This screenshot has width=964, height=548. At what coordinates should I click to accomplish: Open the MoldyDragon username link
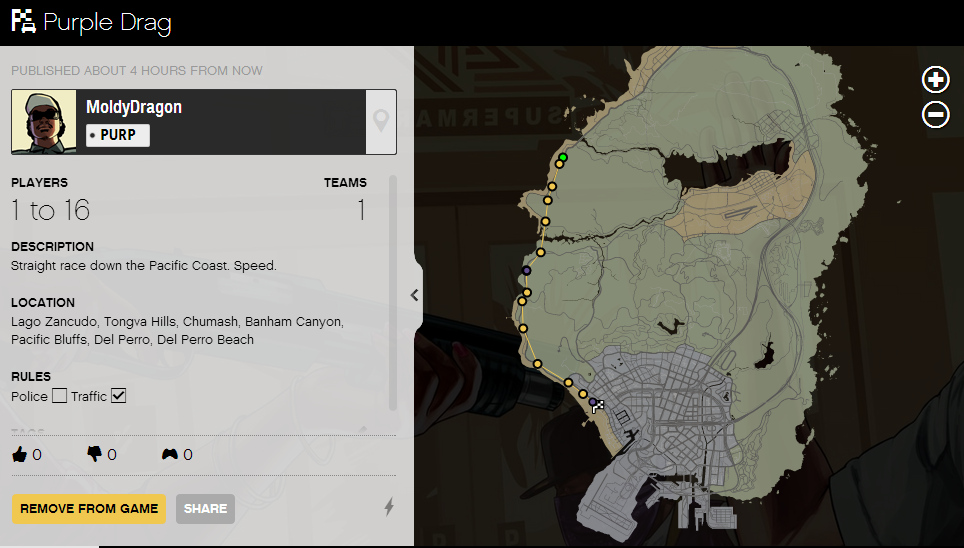[134, 107]
